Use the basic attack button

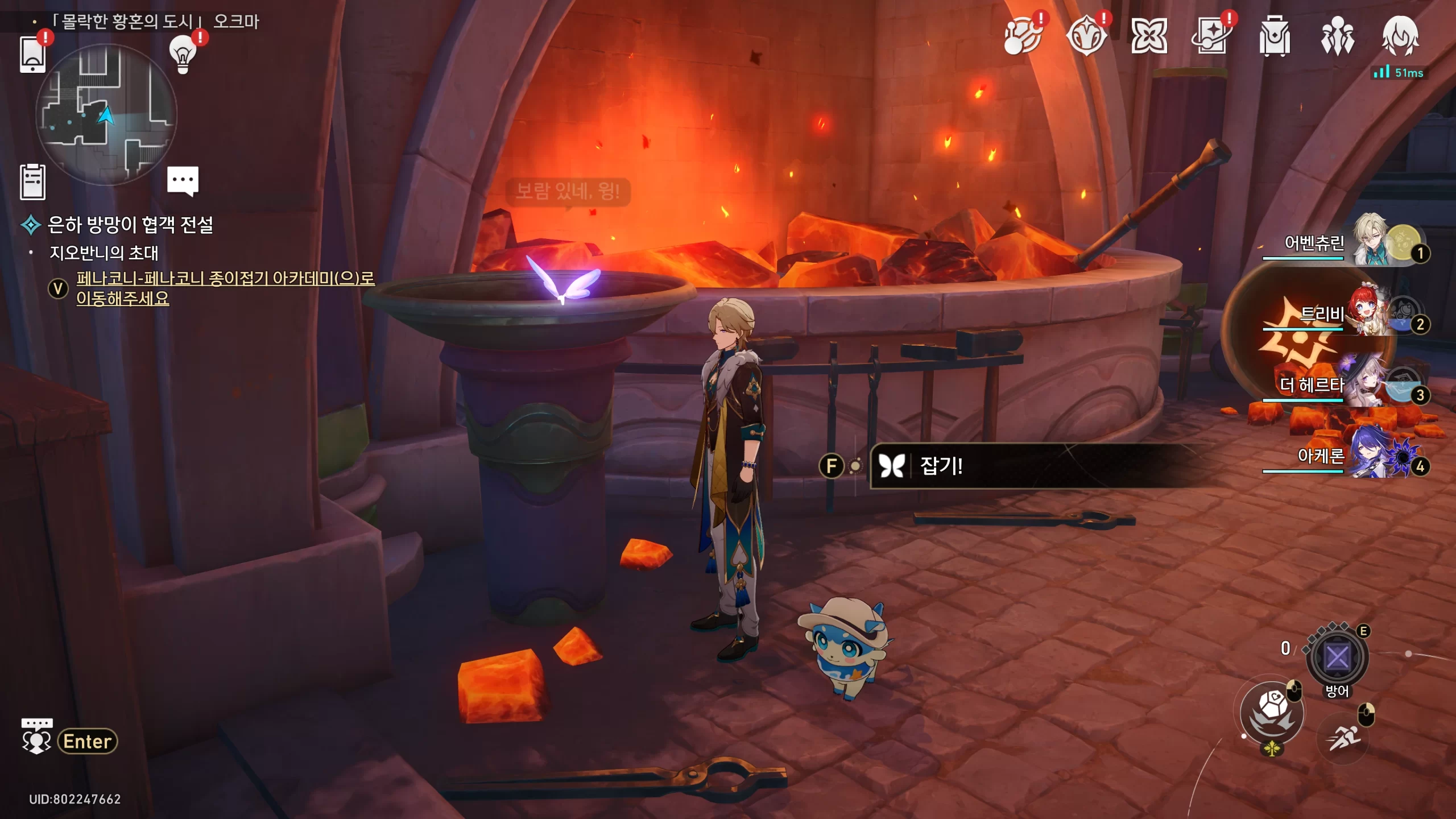pyautogui.click(x=1272, y=713)
